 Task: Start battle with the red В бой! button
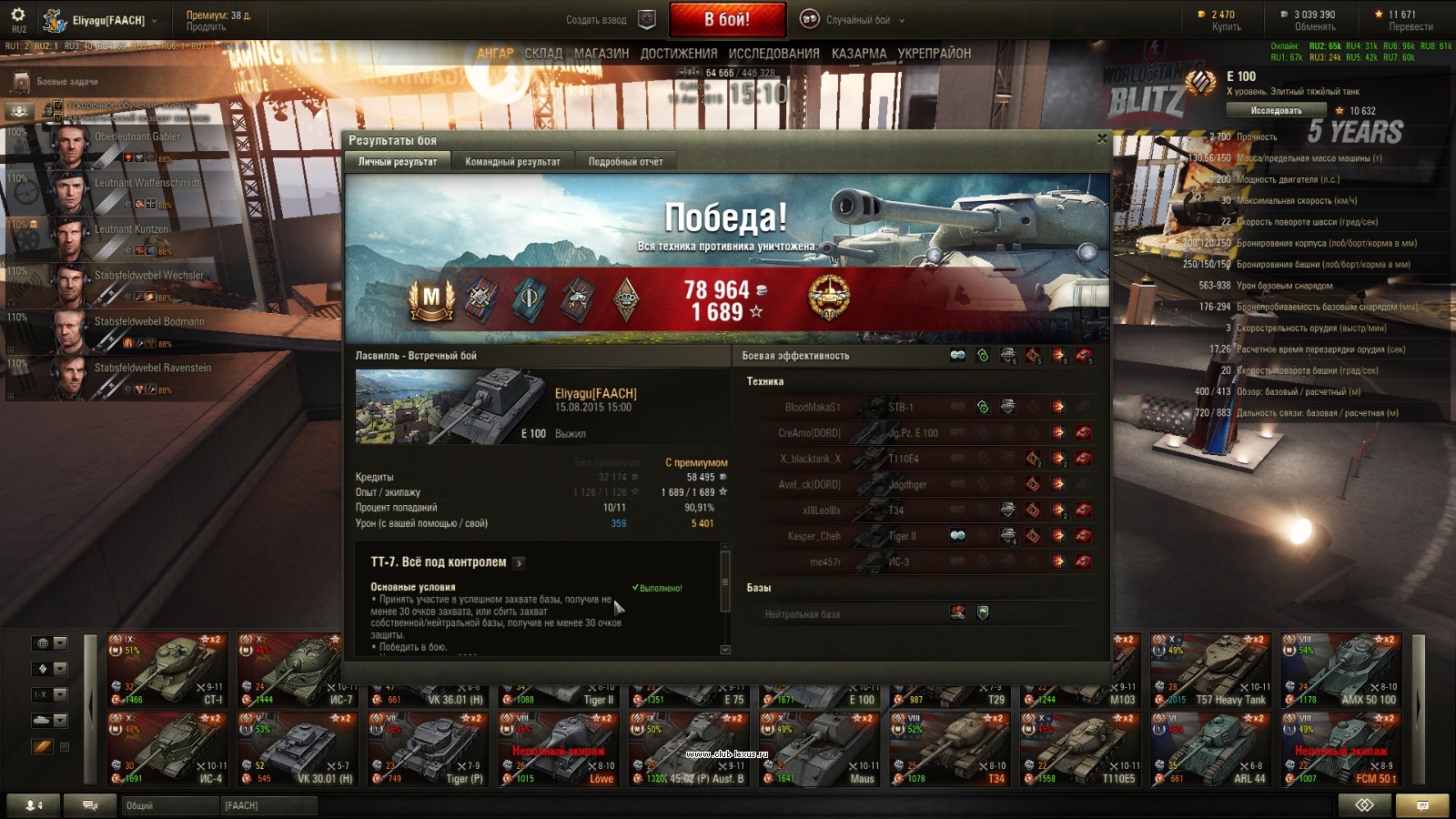[727, 19]
